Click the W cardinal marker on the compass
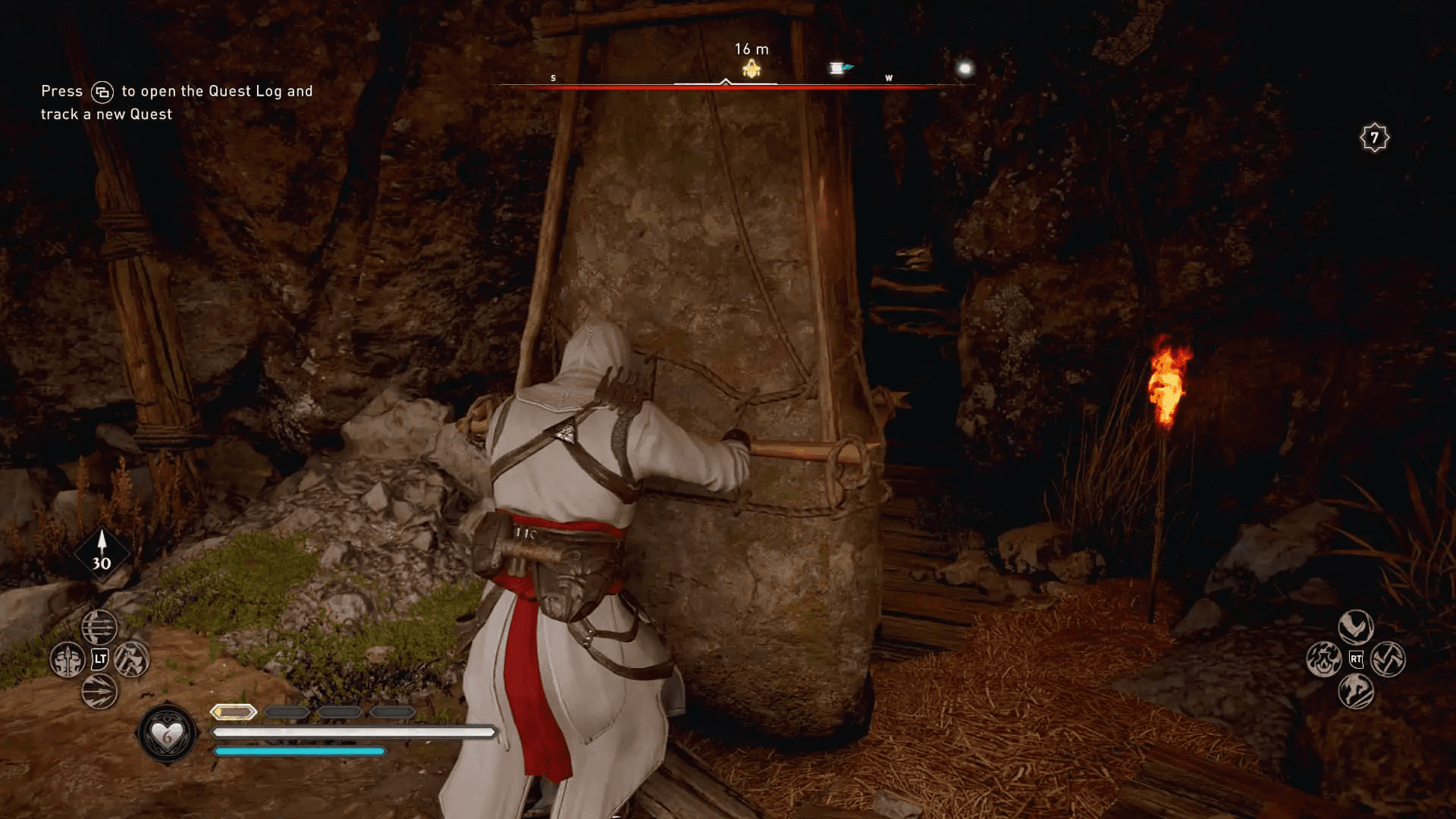 (x=889, y=77)
